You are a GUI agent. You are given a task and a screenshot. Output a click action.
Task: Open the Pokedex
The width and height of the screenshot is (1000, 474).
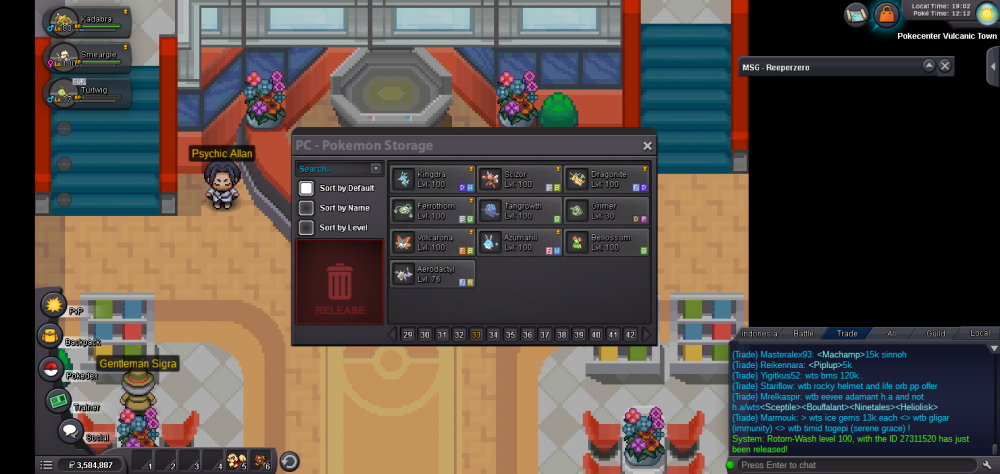tap(50, 369)
